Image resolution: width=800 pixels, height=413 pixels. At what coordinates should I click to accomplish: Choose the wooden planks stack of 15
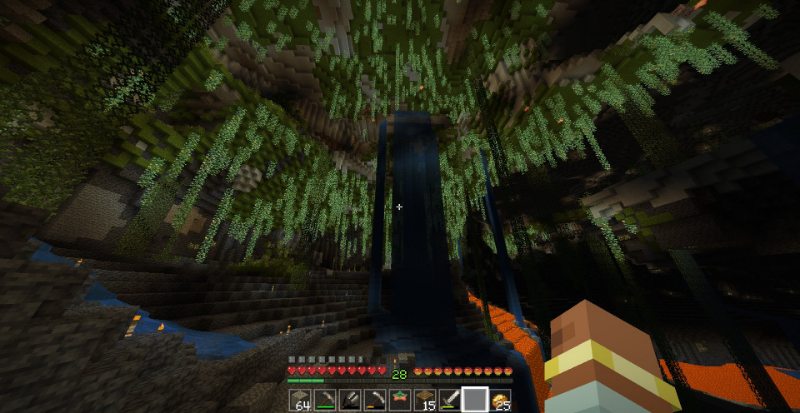[425, 400]
